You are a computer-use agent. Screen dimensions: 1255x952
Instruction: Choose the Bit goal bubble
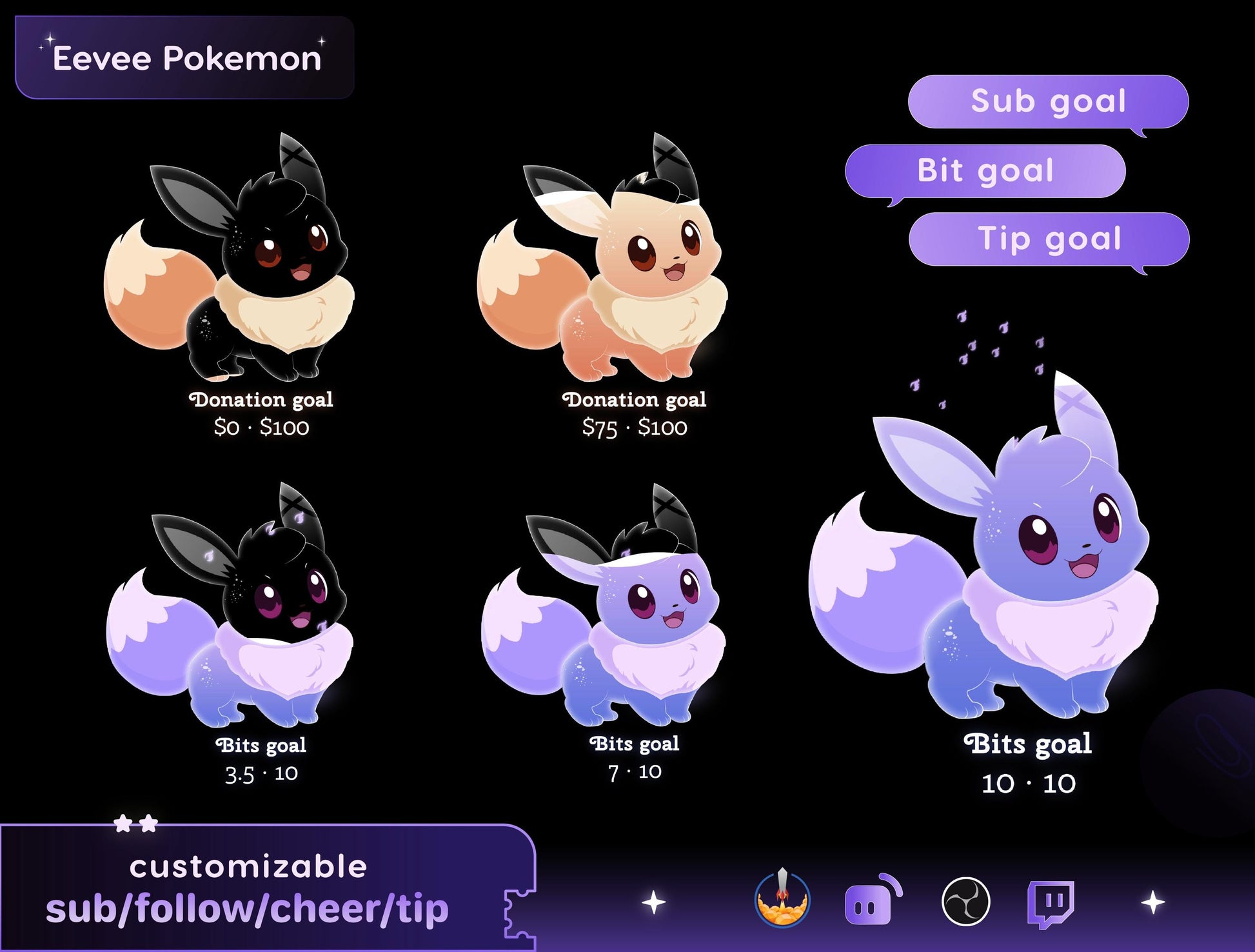pyautogui.click(x=985, y=171)
